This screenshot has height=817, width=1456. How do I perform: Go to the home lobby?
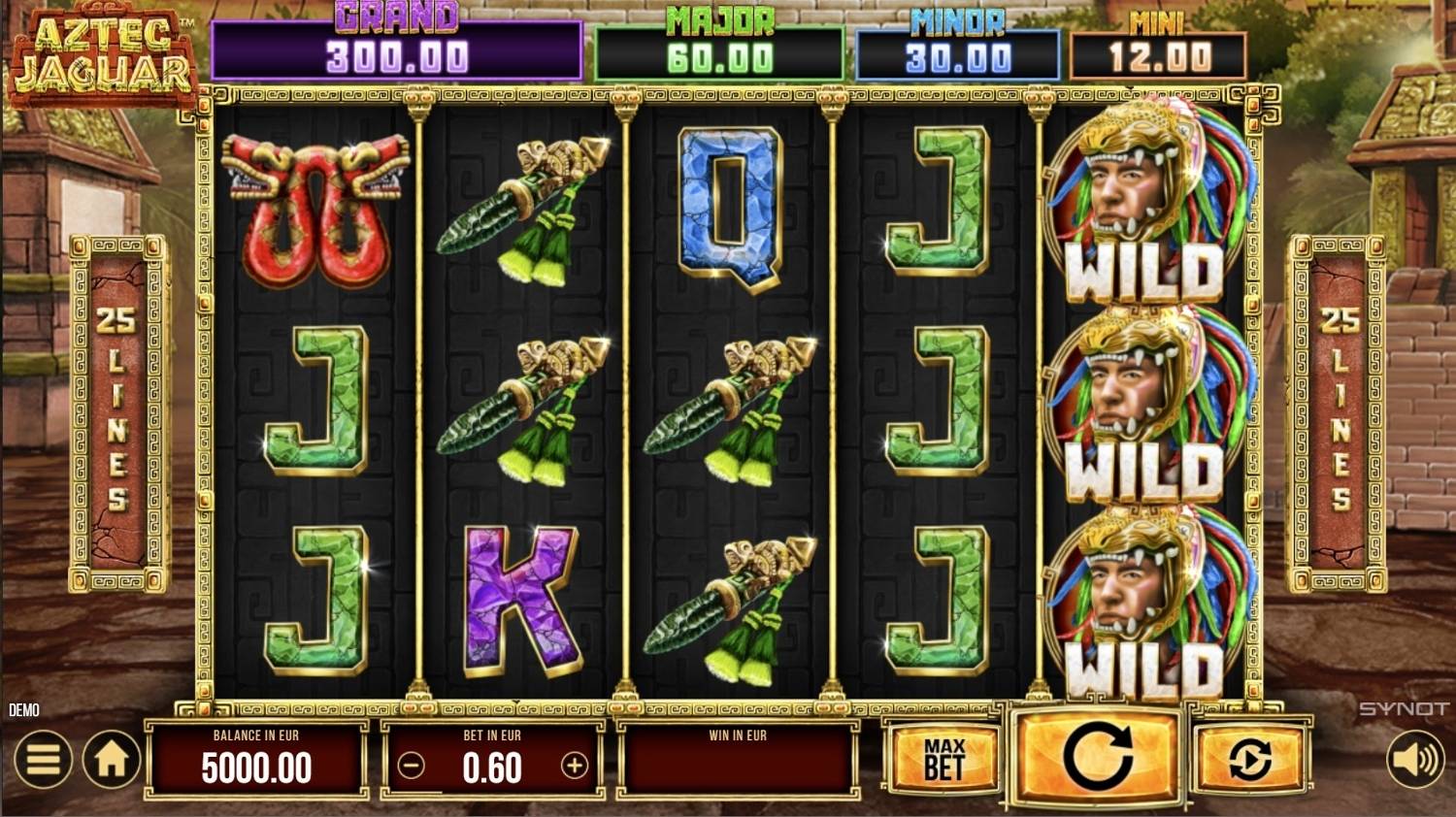111,760
